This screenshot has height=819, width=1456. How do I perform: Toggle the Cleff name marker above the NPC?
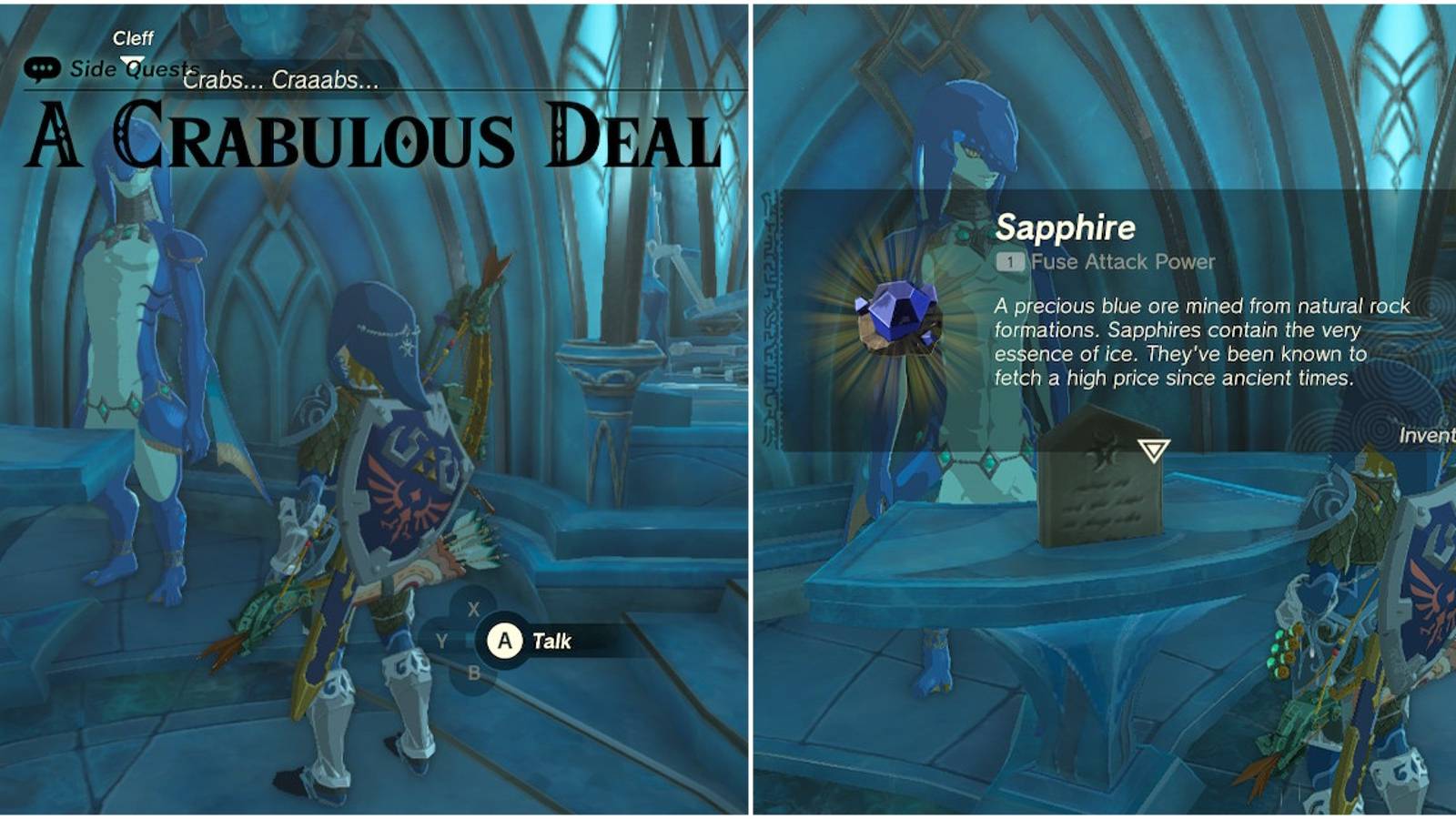click(132, 38)
